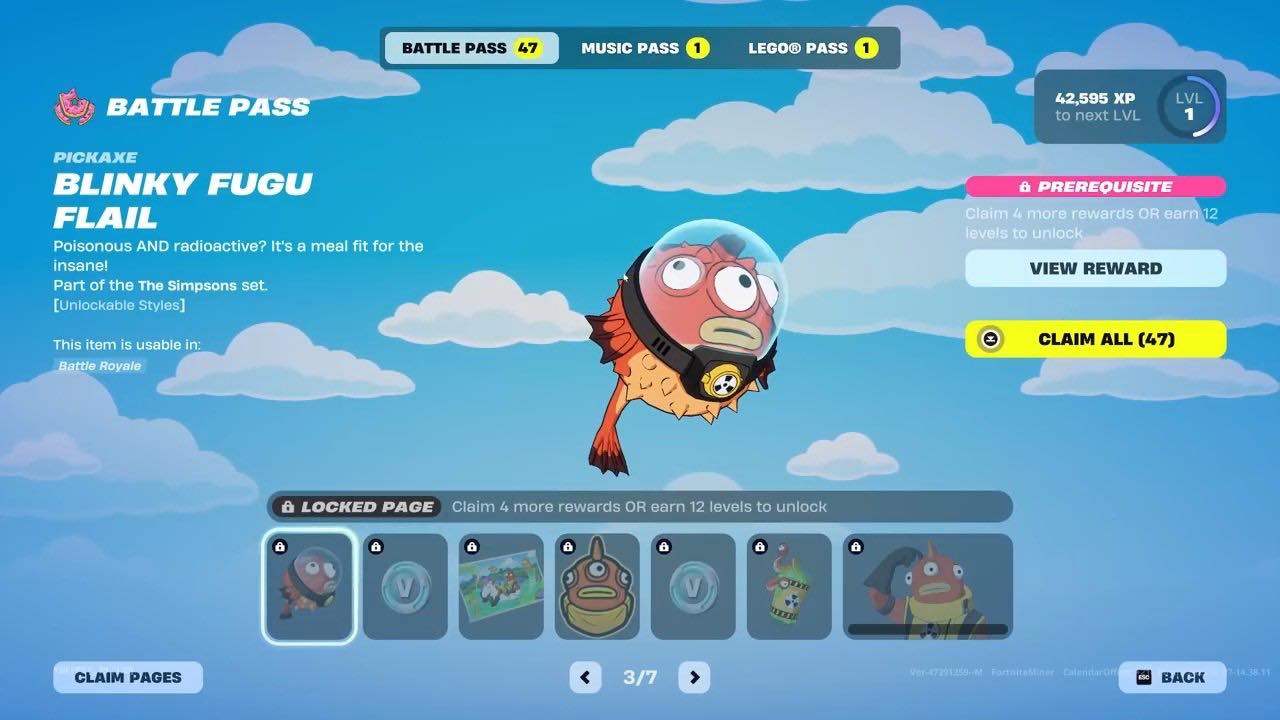Open the level 1 XP progress panel

[1130, 106]
